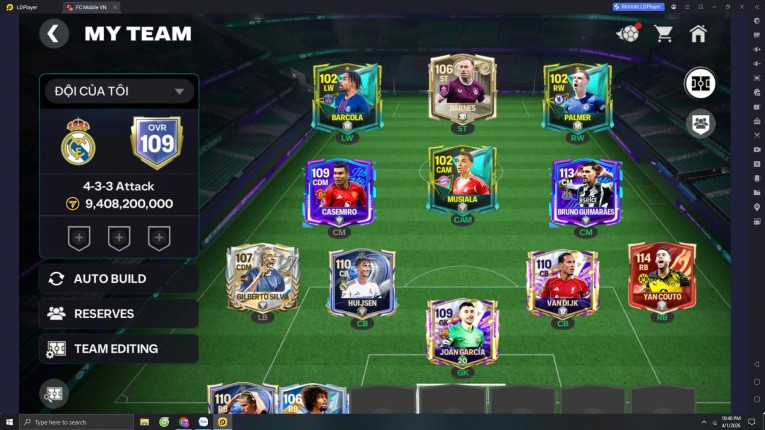Click the AUTO BUILD button

(118, 278)
